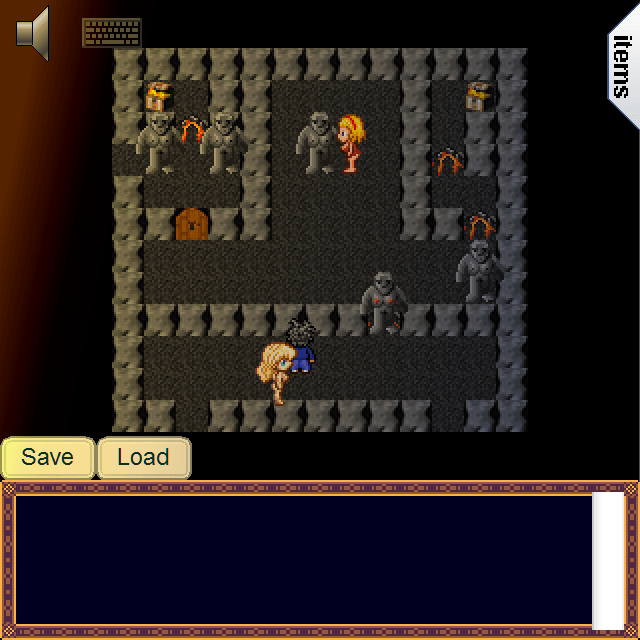The image size is (640, 640).
Task: Open the on-screen keyboard icon
Action: tap(111, 32)
